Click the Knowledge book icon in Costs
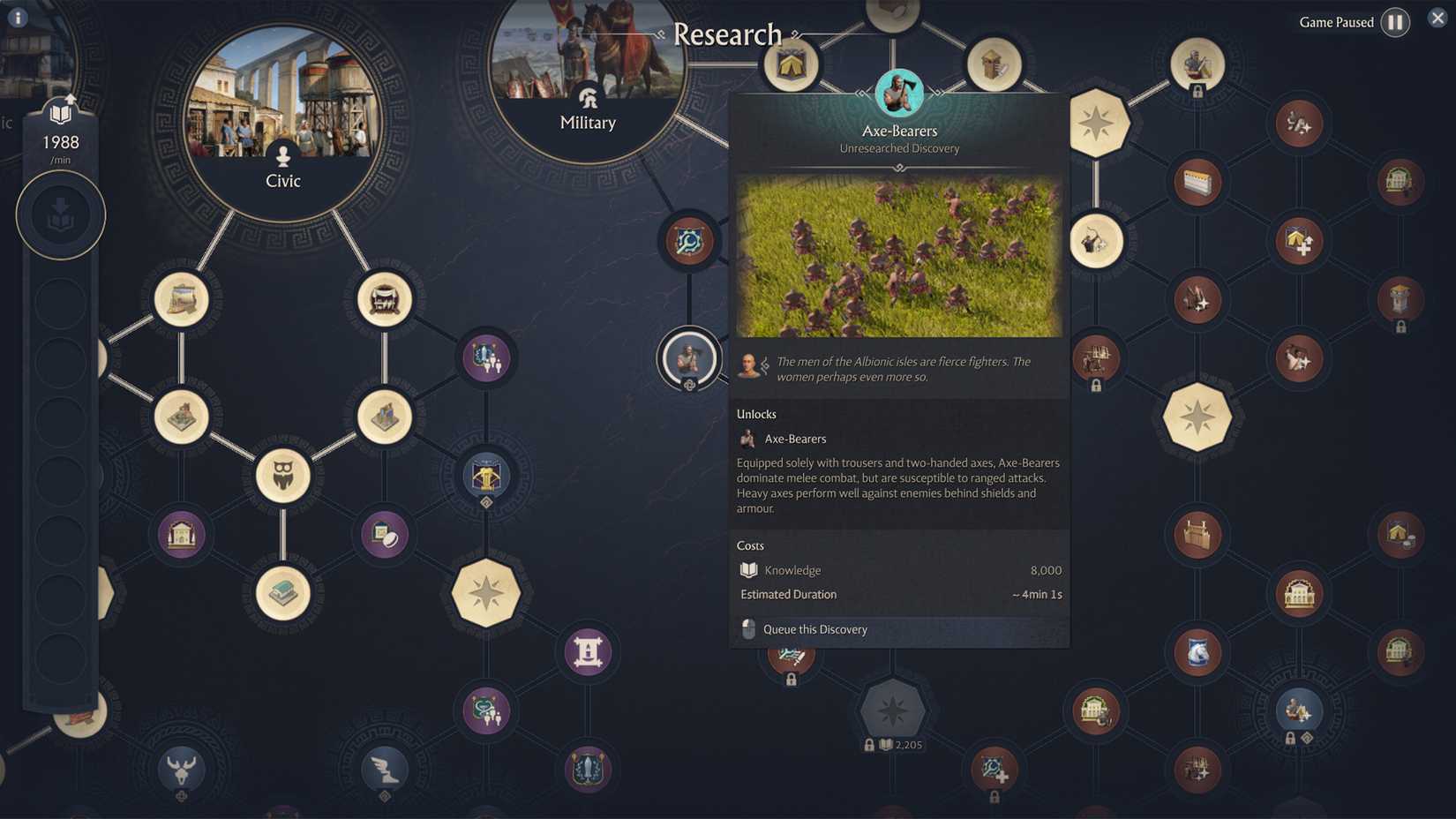The image size is (1456, 819). pos(751,570)
